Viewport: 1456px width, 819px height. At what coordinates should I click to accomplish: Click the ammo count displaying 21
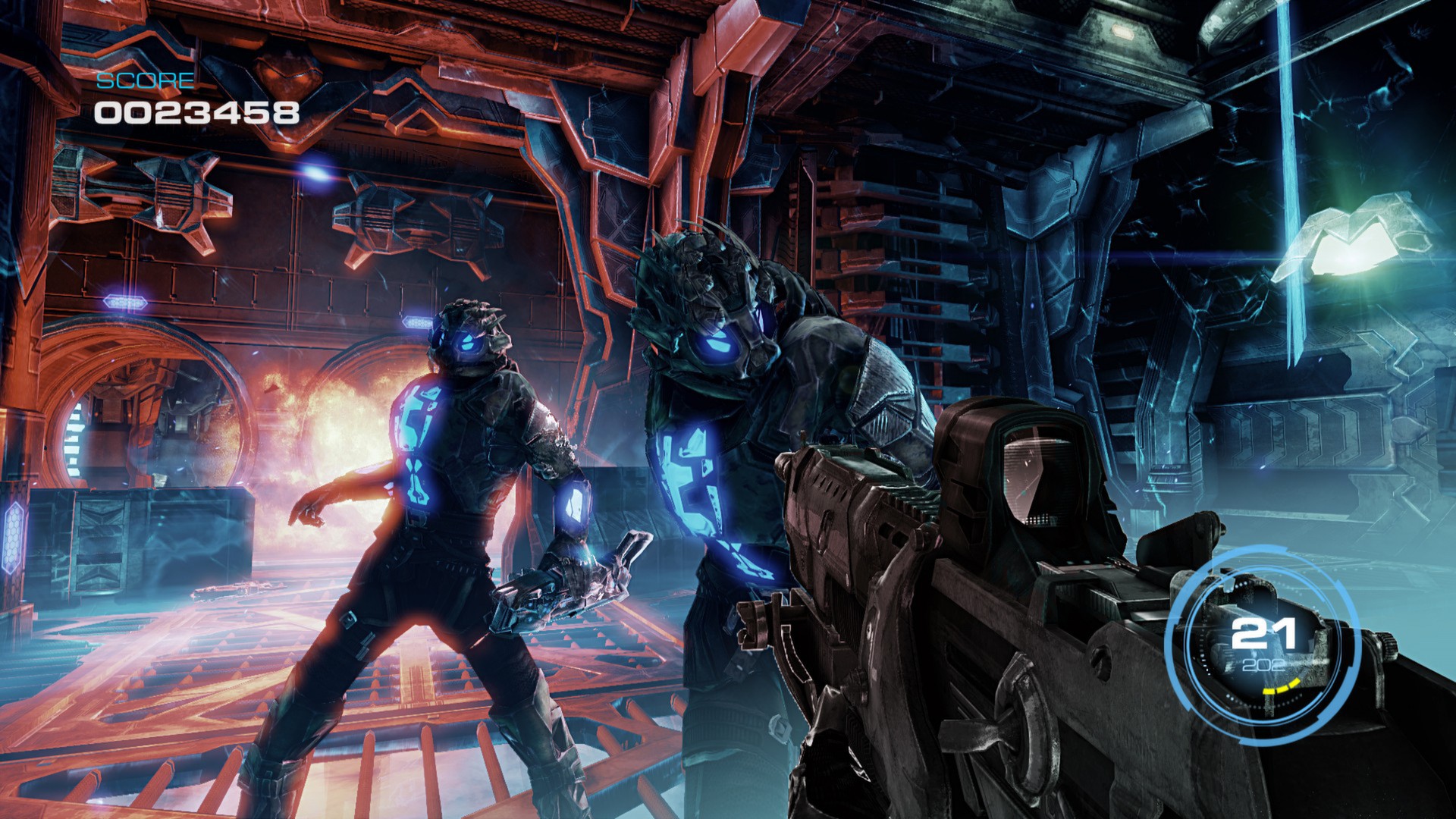(1264, 632)
